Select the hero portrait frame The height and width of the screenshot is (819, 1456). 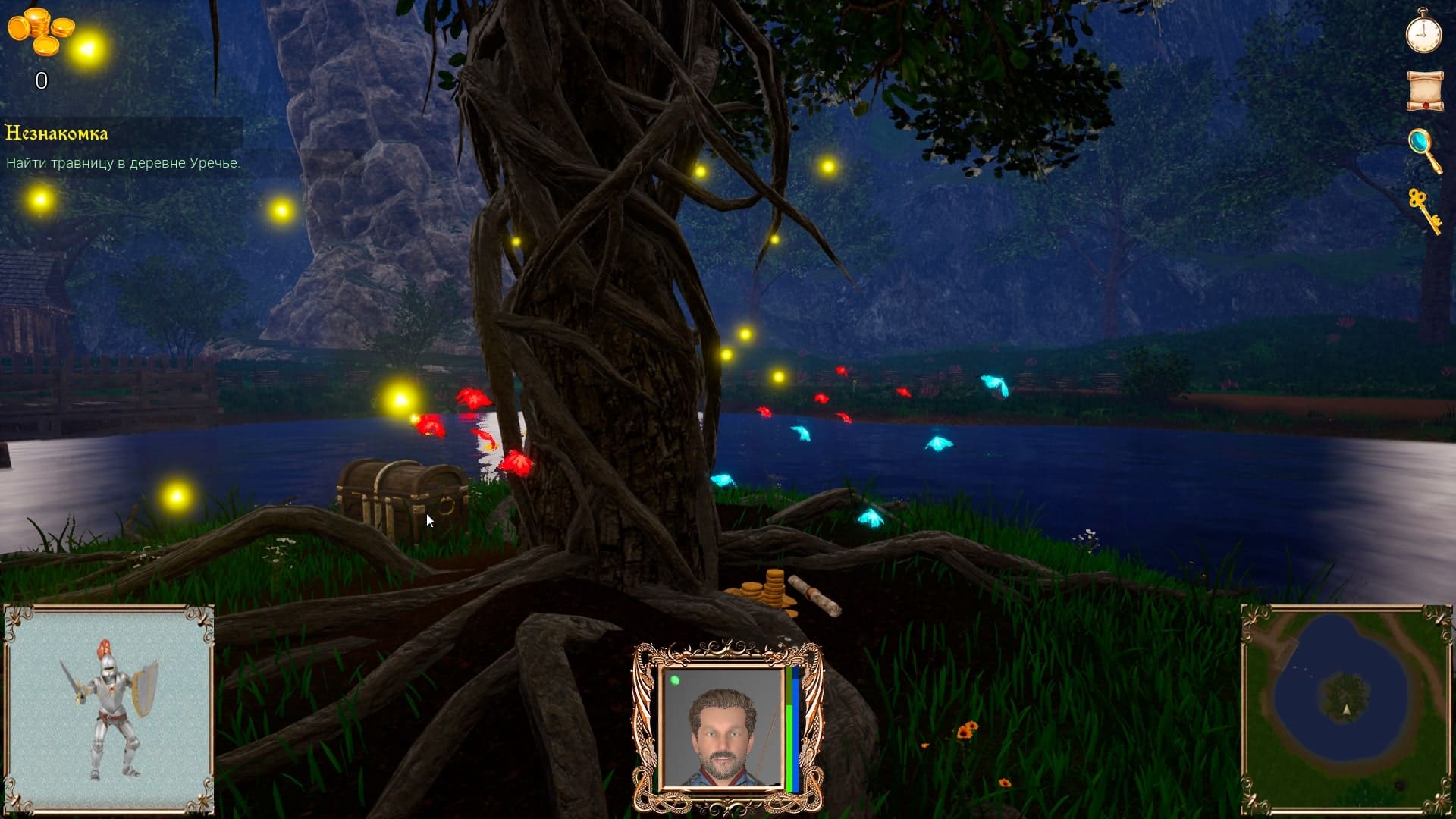tap(726, 727)
